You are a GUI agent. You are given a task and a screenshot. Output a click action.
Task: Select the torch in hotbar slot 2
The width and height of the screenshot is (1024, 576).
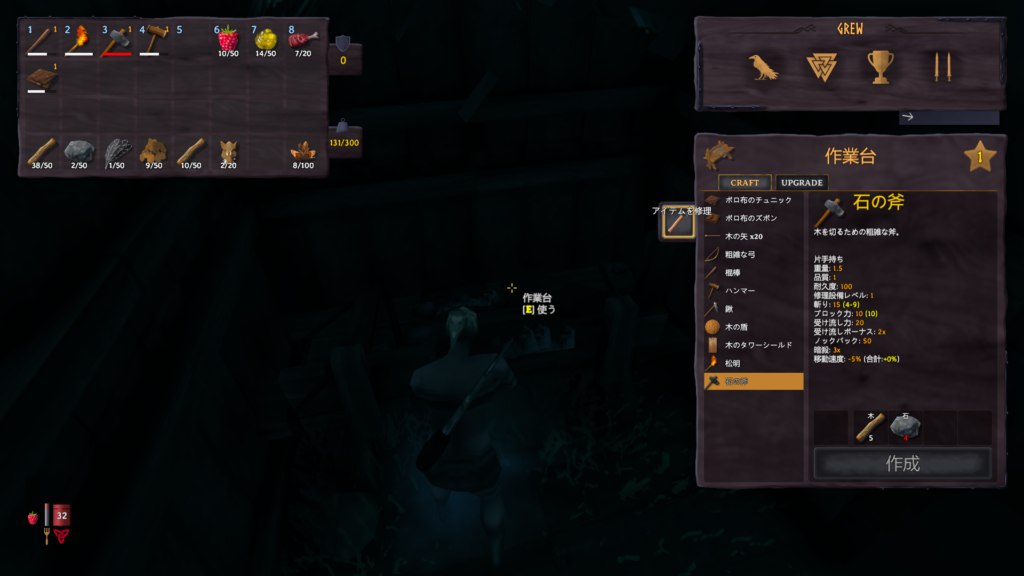[x=79, y=41]
